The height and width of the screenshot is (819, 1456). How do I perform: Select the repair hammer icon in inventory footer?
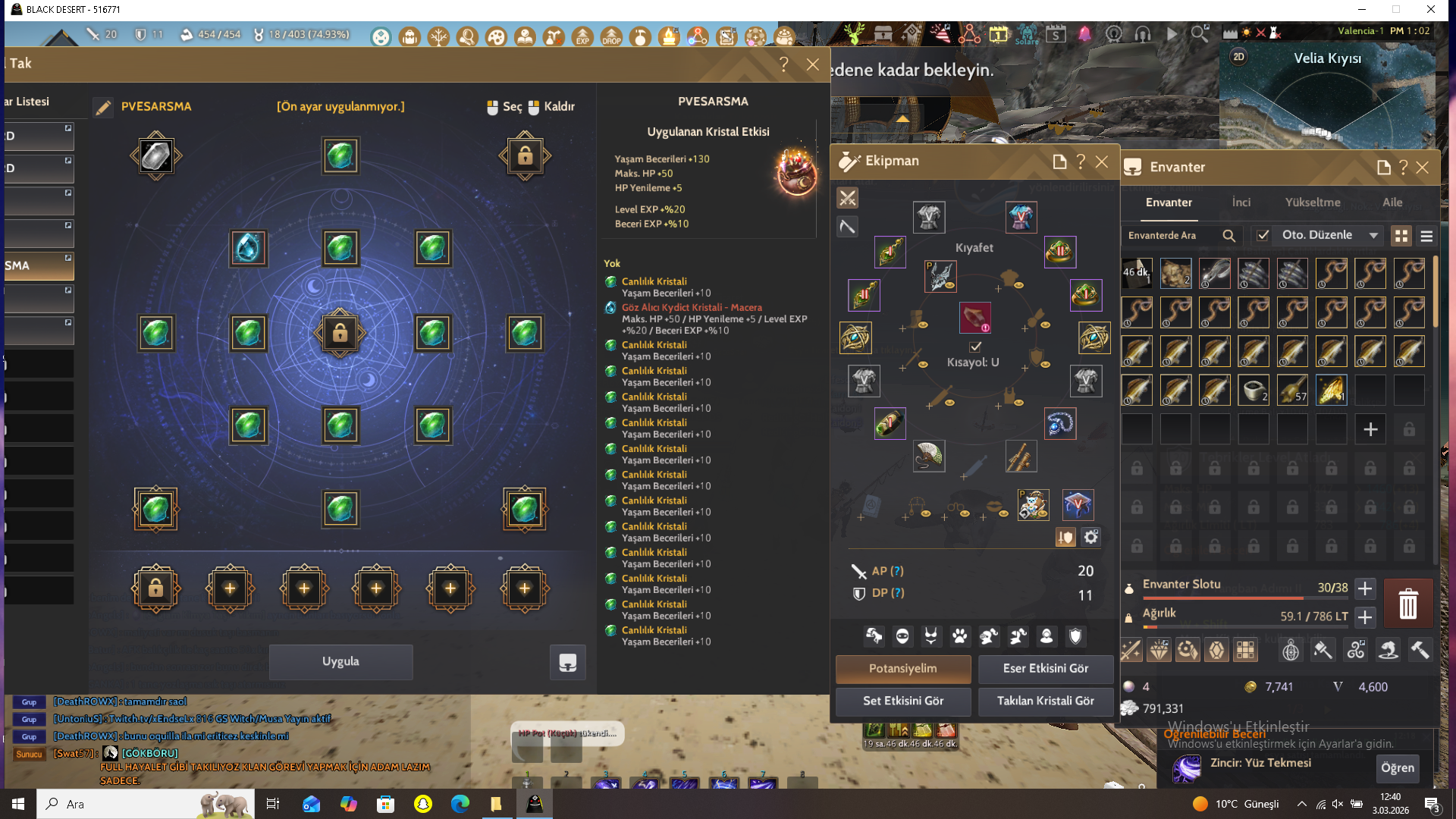tap(1420, 650)
